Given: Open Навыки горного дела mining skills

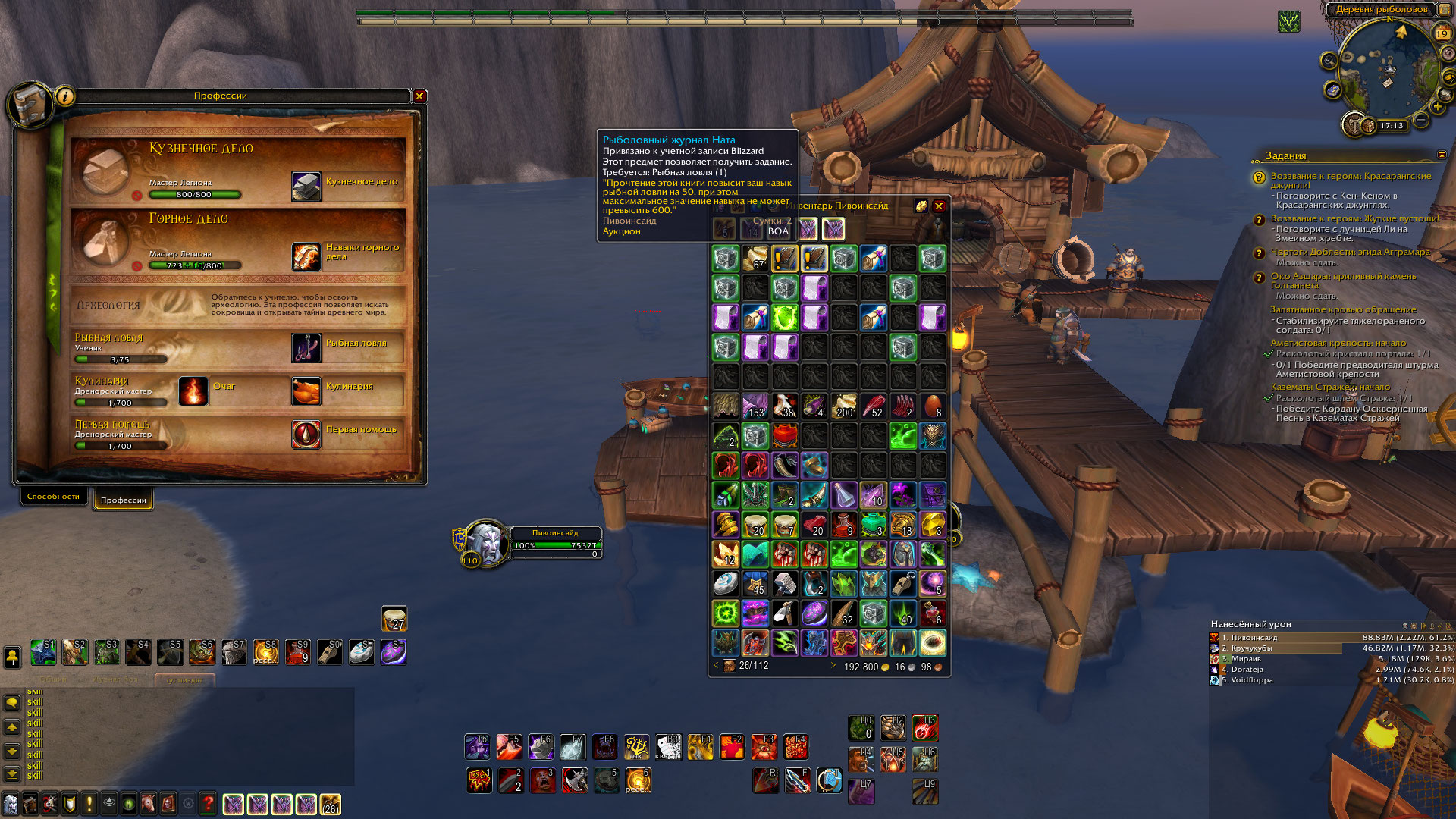Looking at the screenshot, I should pyautogui.click(x=306, y=257).
